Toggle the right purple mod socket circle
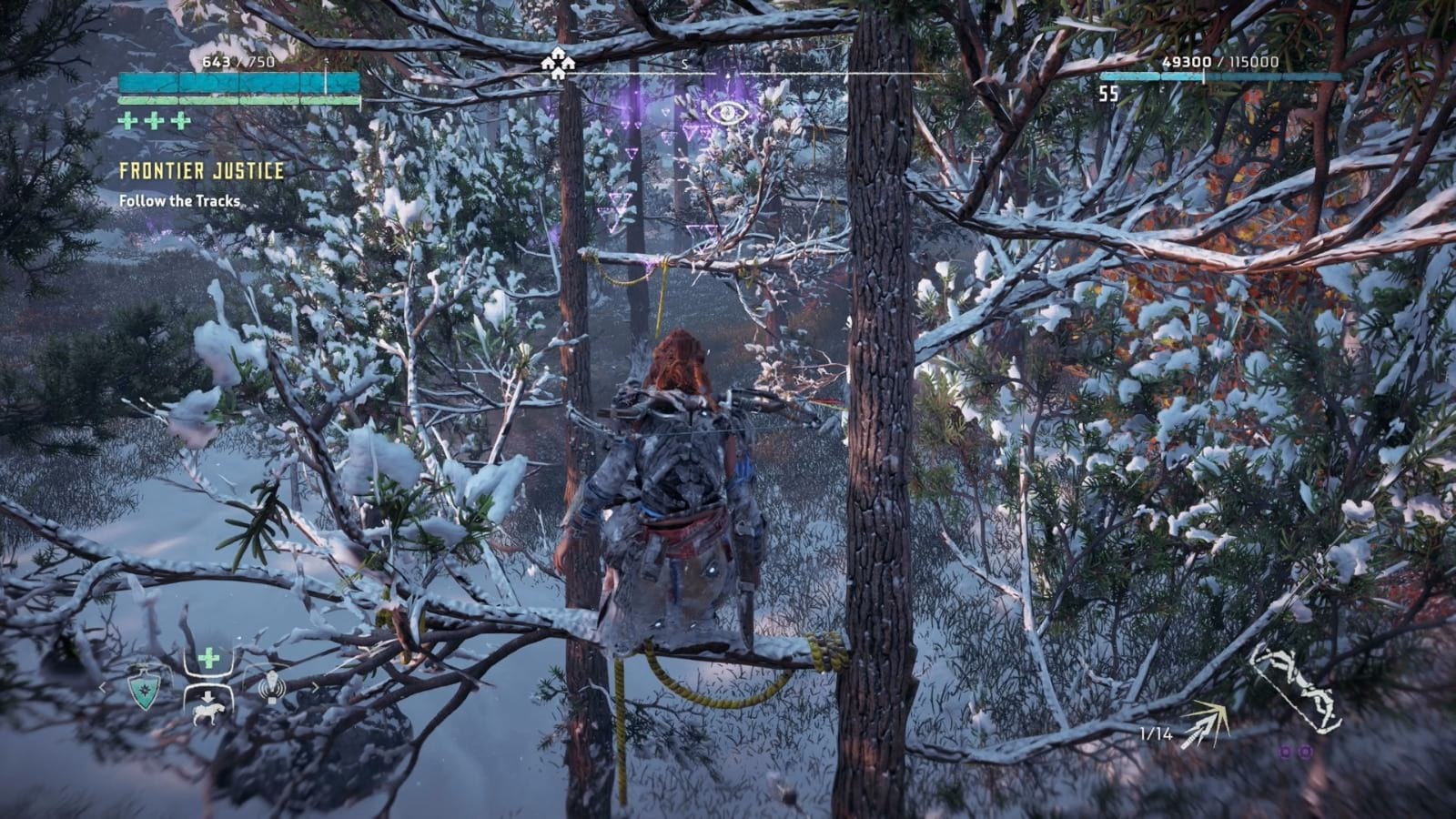This screenshot has width=1456, height=819. click(x=1307, y=752)
